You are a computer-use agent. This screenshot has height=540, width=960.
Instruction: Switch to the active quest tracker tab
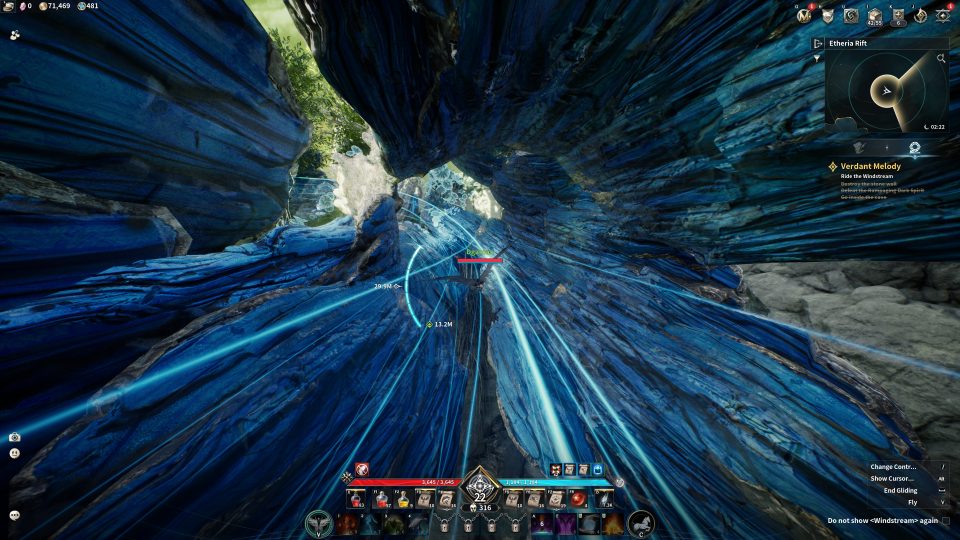914,147
